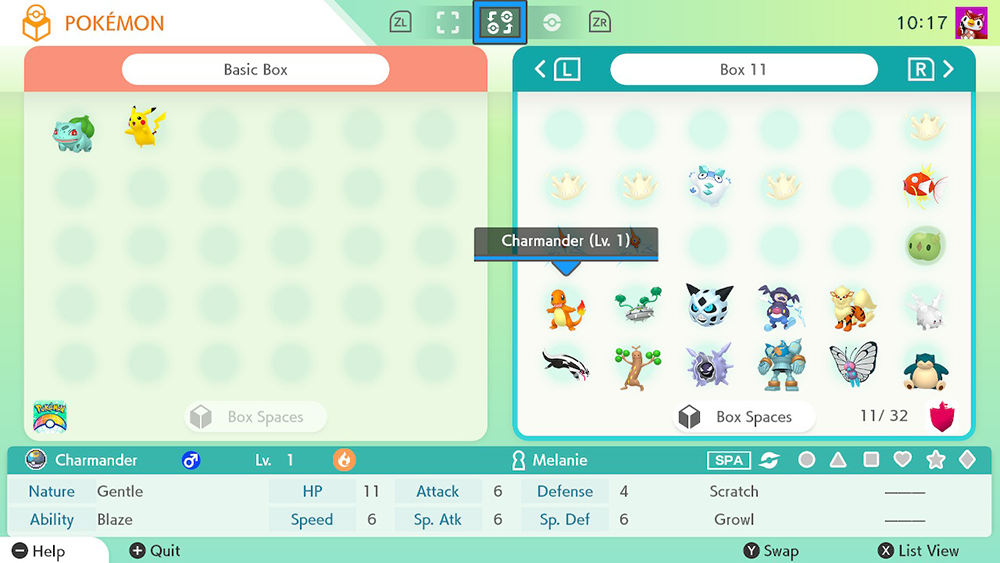
Task: Select the Snorlax slot
Action: click(x=924, y=368)
